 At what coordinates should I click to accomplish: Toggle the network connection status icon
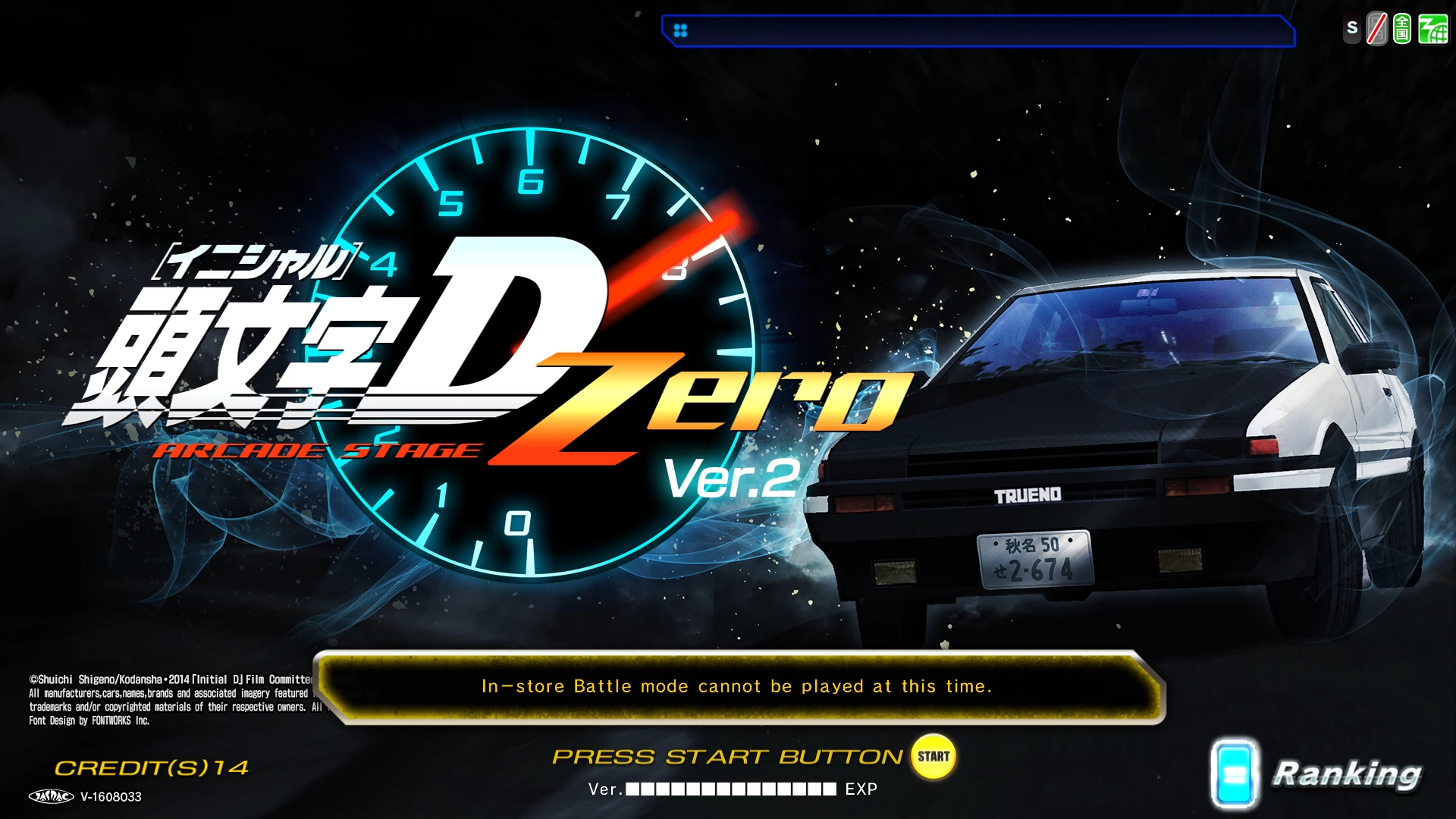[1432, 30]
